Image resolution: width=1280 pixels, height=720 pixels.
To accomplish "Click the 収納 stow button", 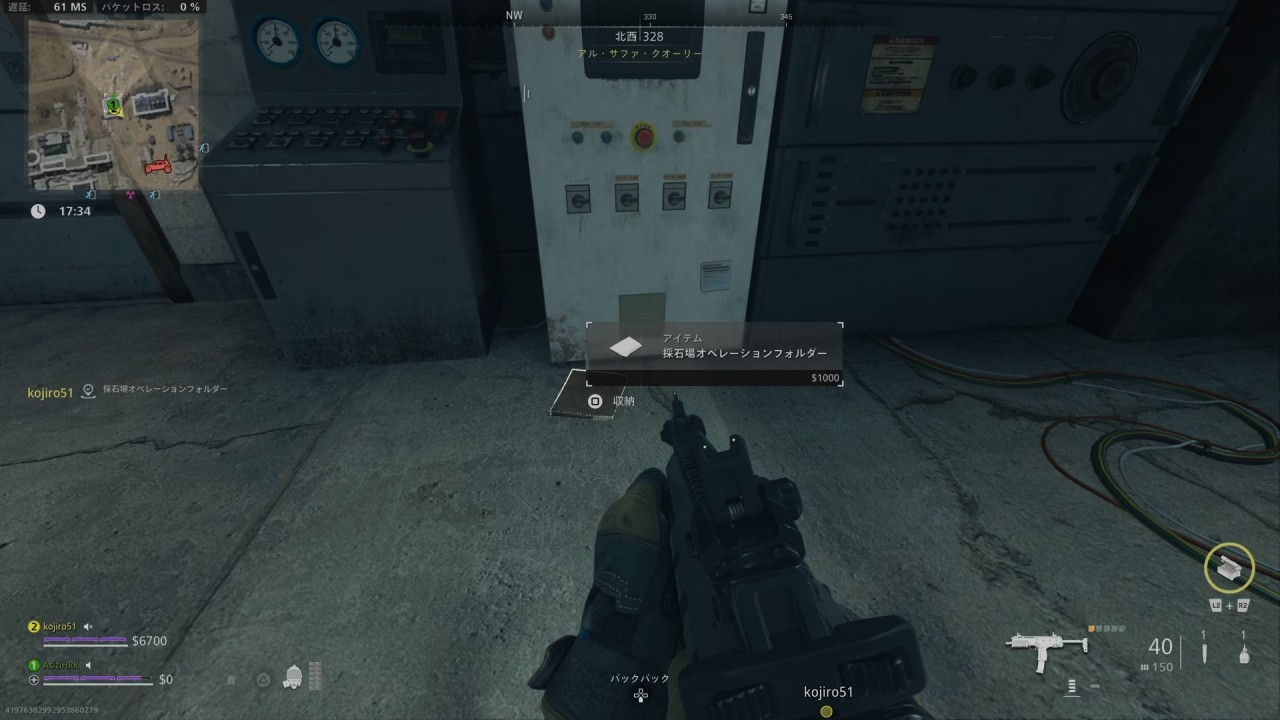I will pos(625,398).
